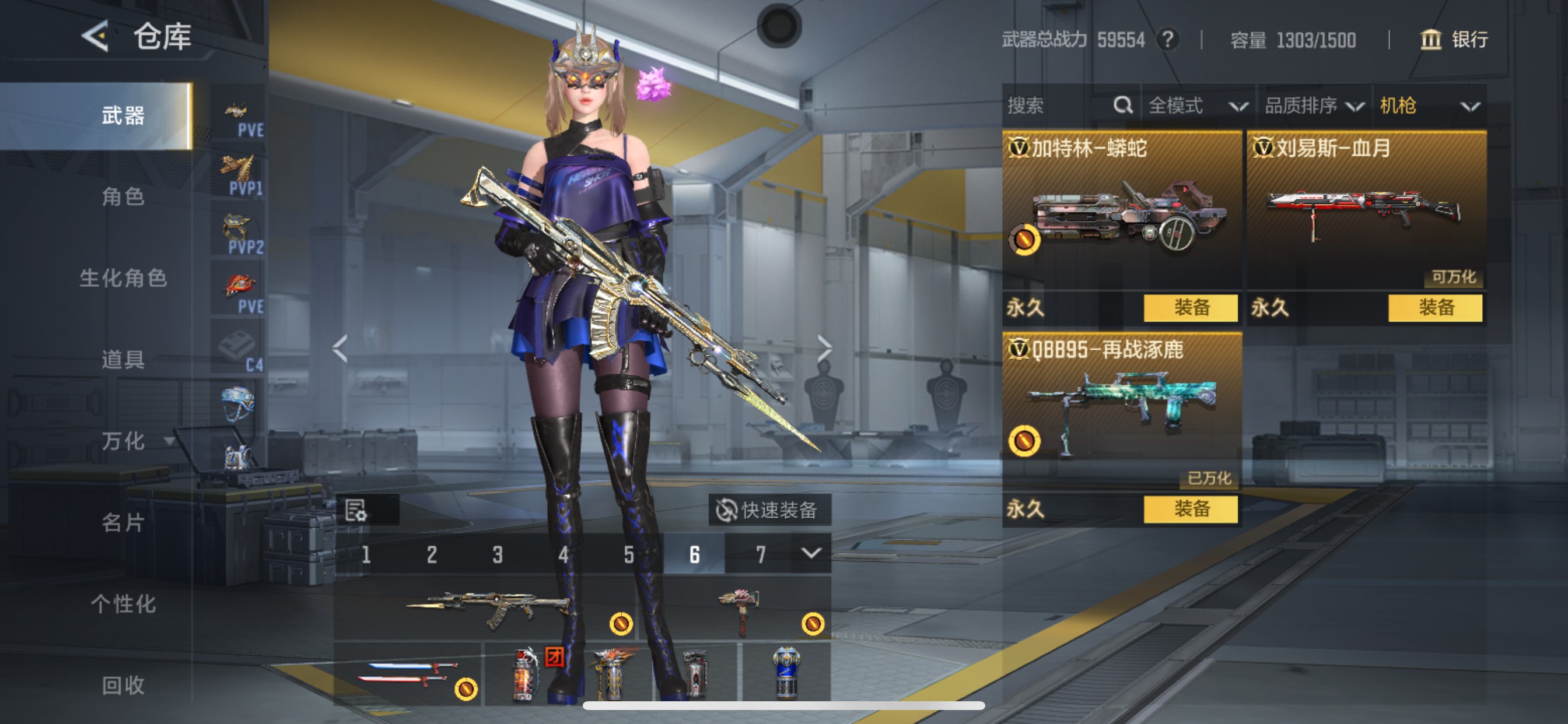1568x724 pixels.
Task: Go back from the 仓库 screen
Action: pyautogui.click(x=96, y=37)
